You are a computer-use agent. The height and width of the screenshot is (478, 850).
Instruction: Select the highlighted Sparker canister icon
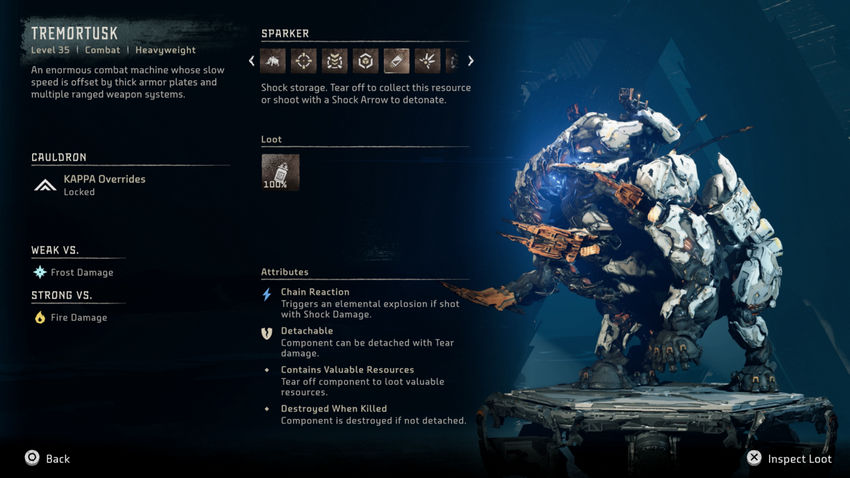(x=396, y=61)
